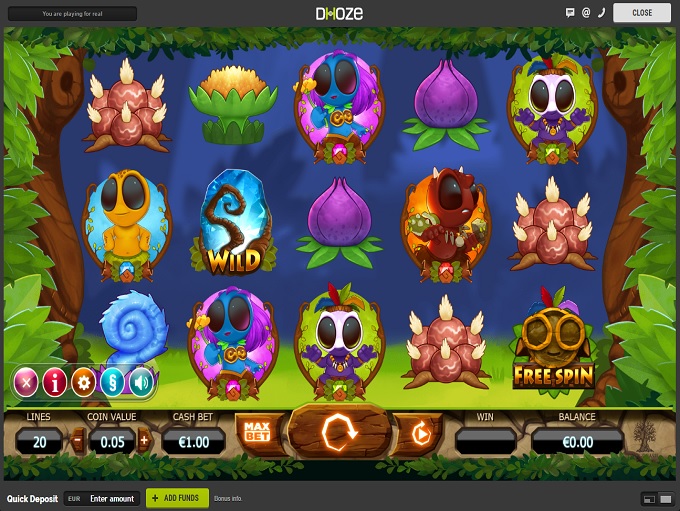The height and width of the screenshot is (511, 680).
Task: Increase the coin value with the plus button
Action: pyautogui.click(x=144, y=439)
